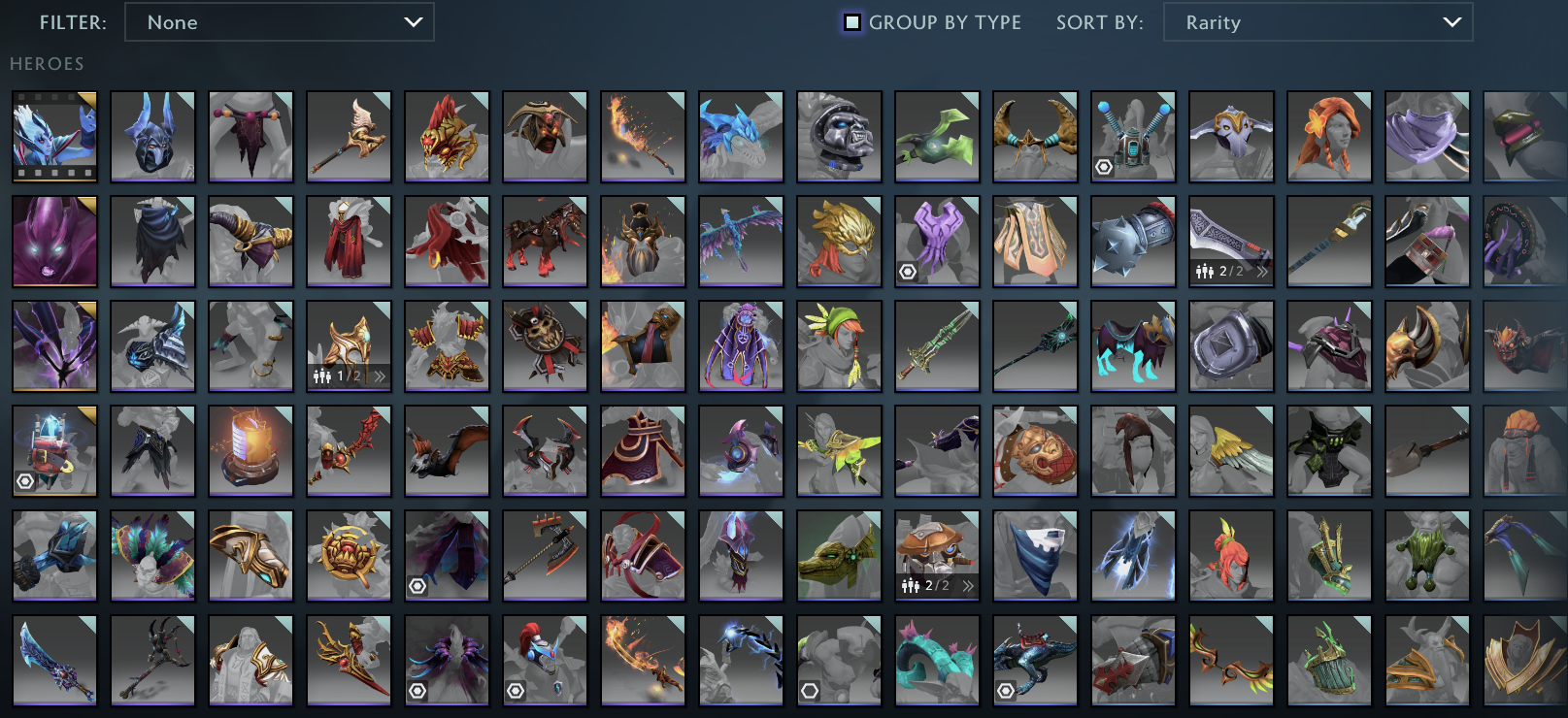Click the red cape item icon
This screenshot has height=718, width=1568.
tap(446, 241)
